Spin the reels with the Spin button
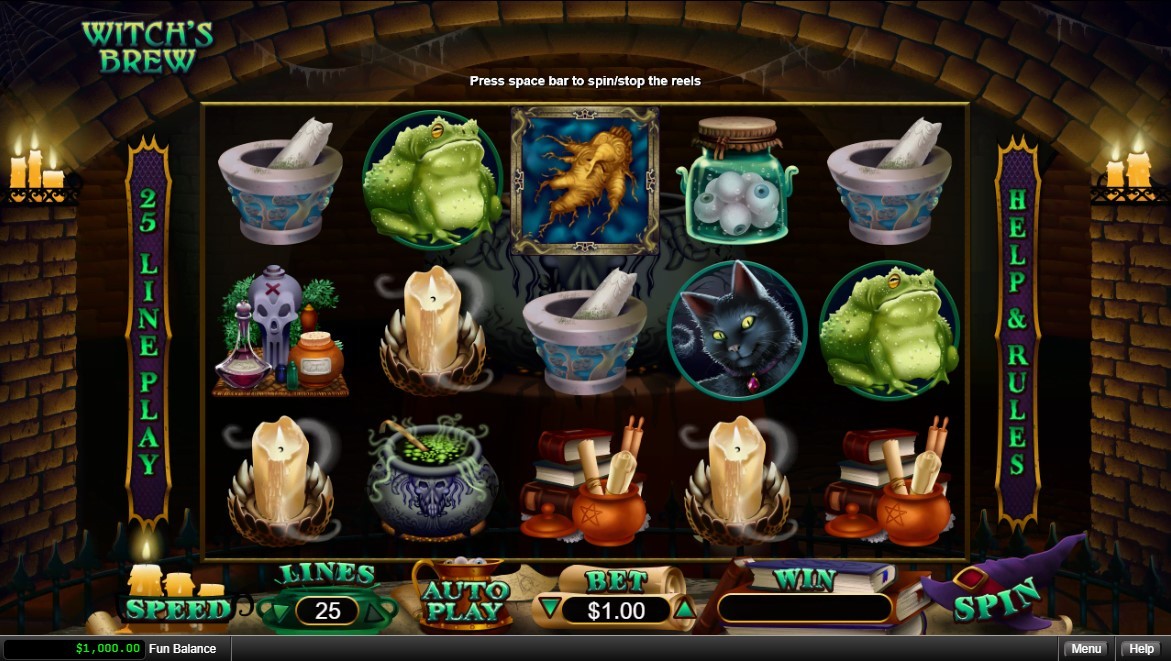This screenshot has width=1171, height=661. click(x=996, y=606)
